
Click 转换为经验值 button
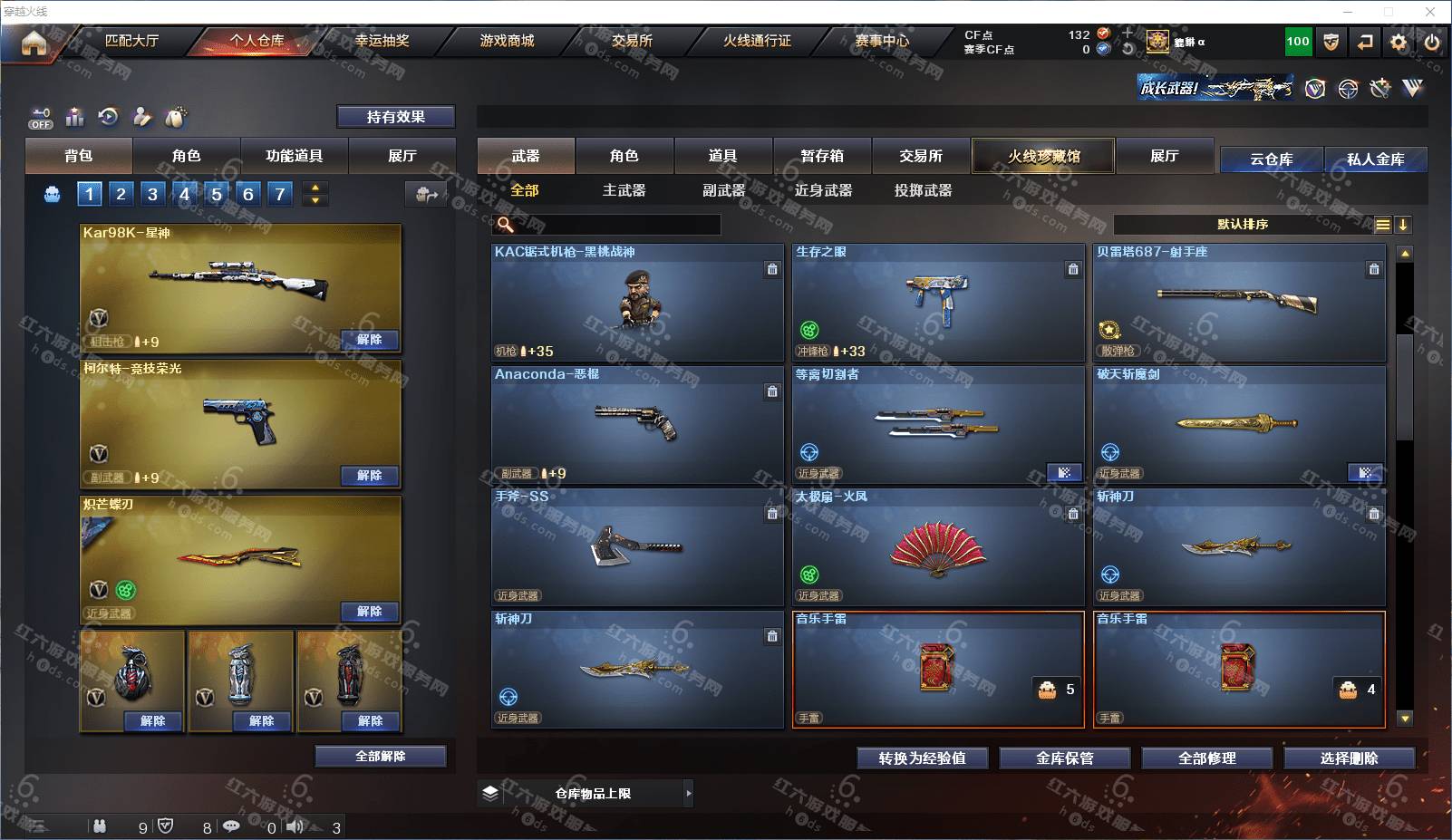coord(922,758)
